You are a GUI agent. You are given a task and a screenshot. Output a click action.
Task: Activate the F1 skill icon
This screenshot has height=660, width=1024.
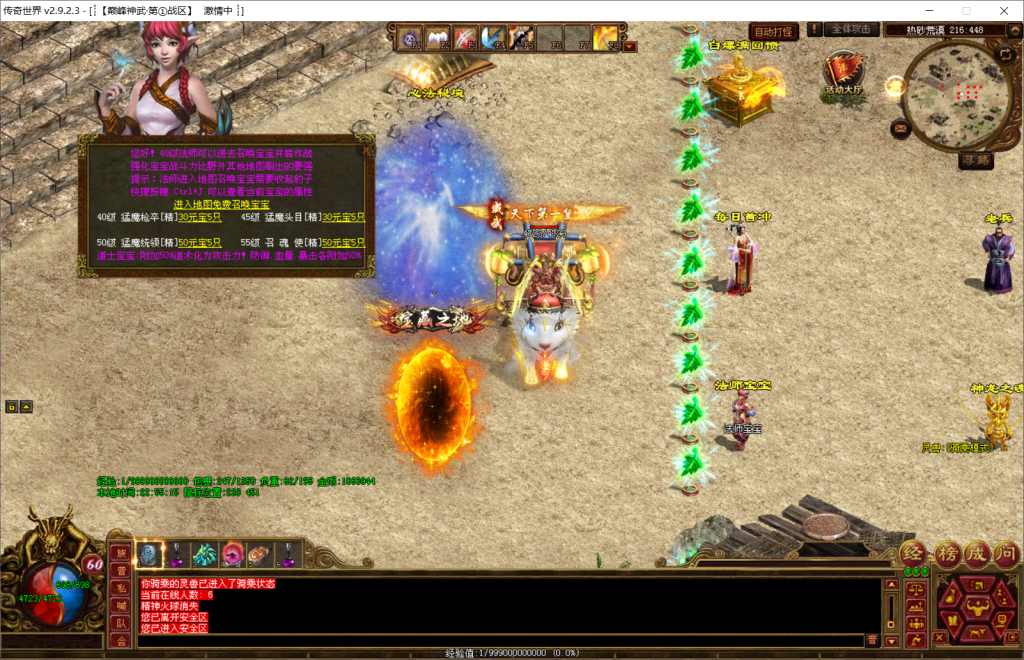click(x=411, y=39)
